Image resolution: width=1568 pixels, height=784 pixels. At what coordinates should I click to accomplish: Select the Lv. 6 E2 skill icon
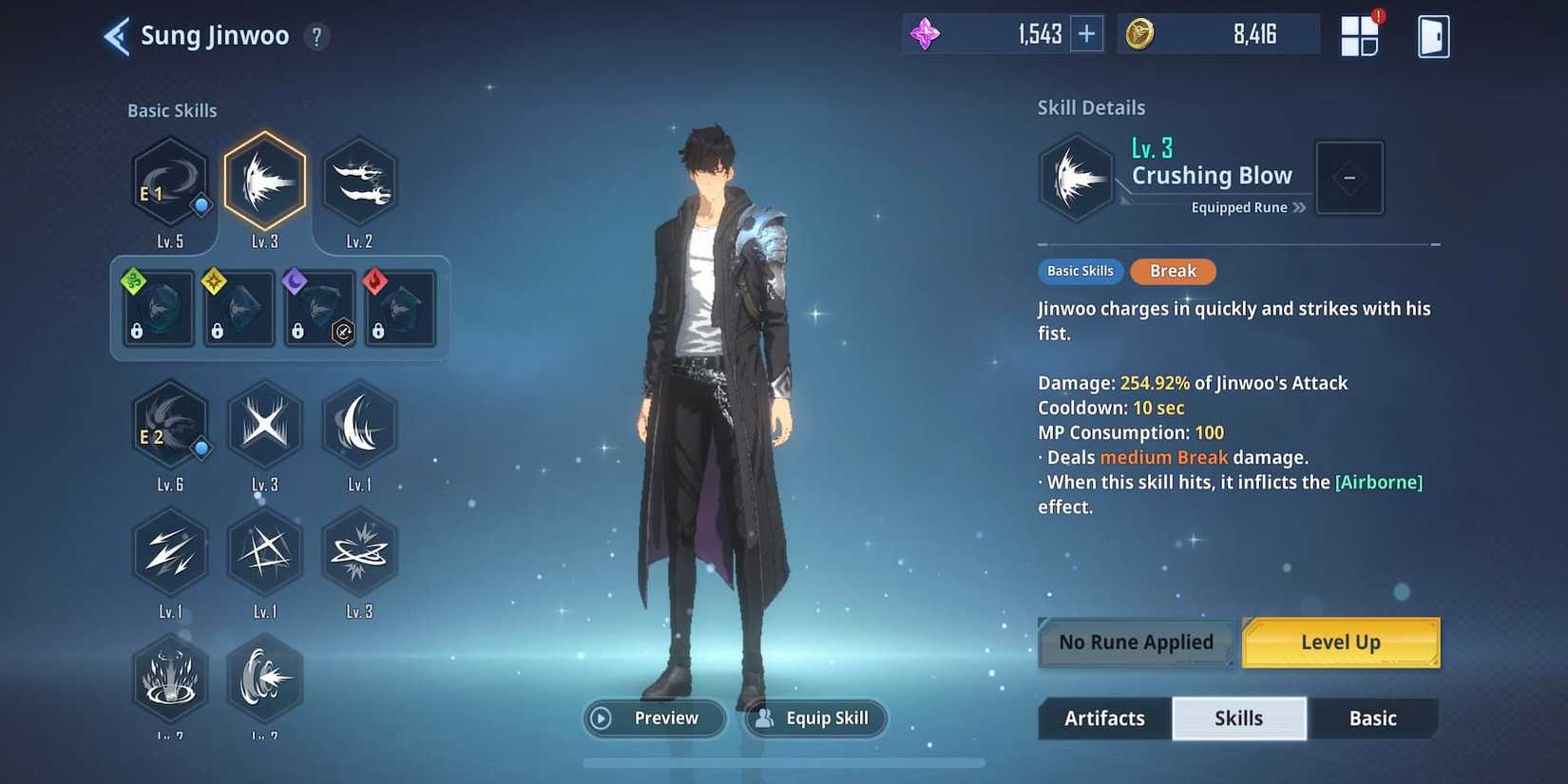170,425
